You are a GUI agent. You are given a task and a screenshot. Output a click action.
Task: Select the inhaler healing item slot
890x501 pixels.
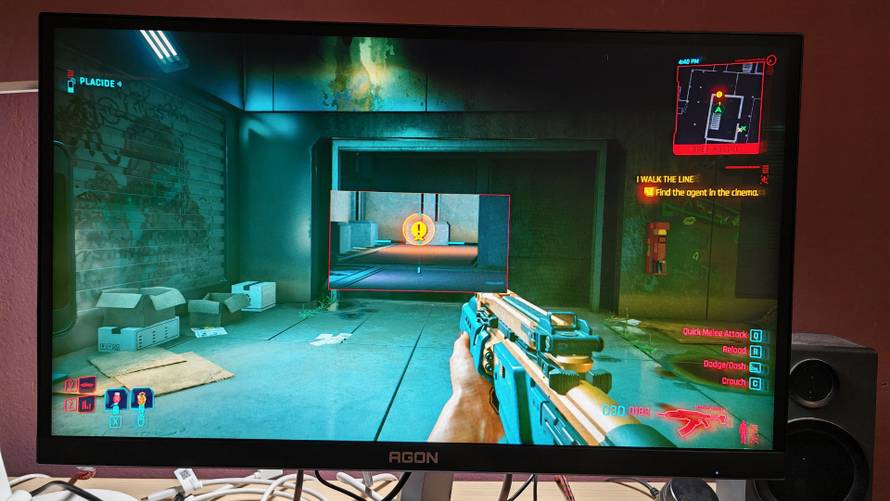click(116, 399)
